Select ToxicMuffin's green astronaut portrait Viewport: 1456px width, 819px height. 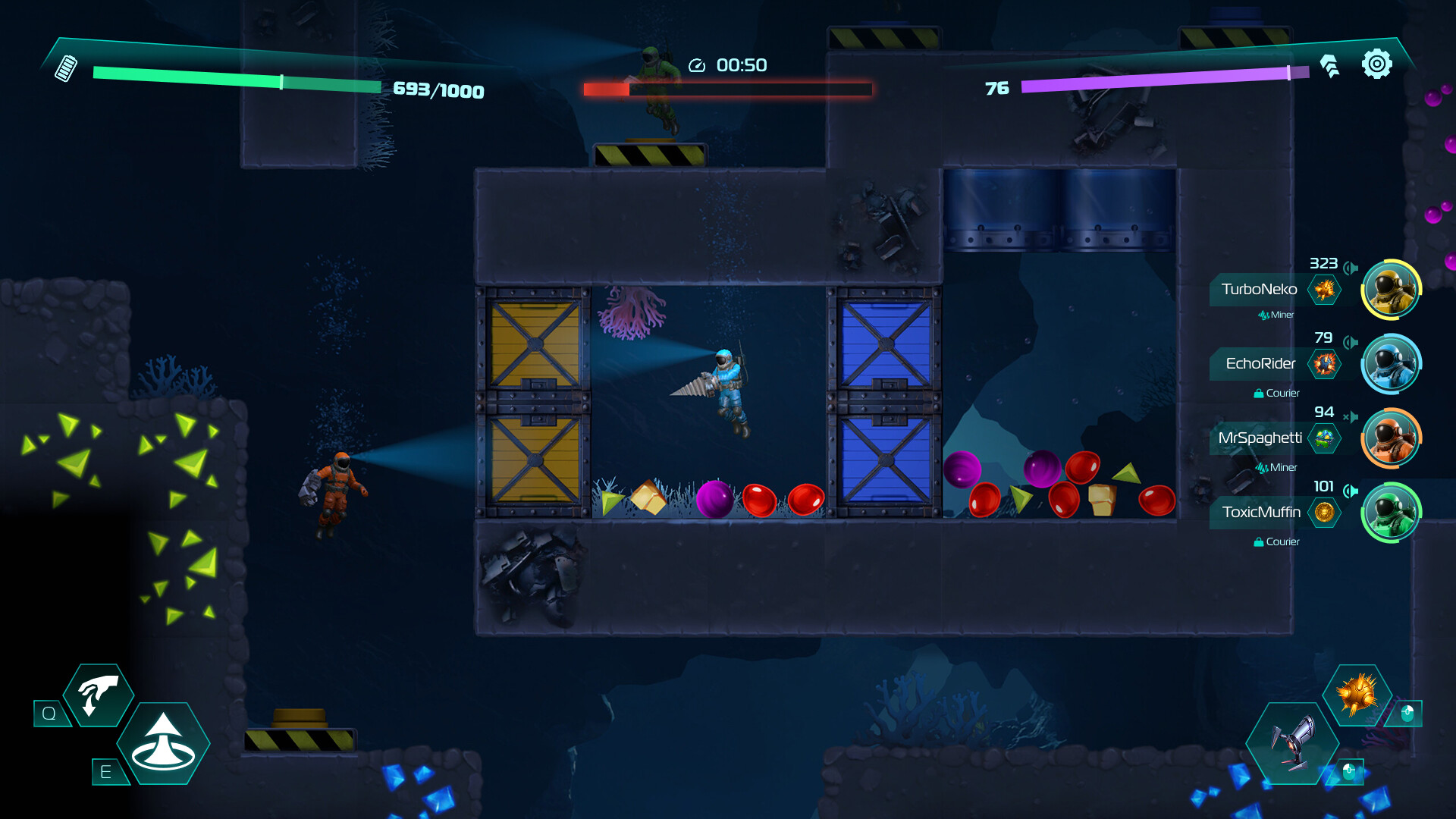1391,513
